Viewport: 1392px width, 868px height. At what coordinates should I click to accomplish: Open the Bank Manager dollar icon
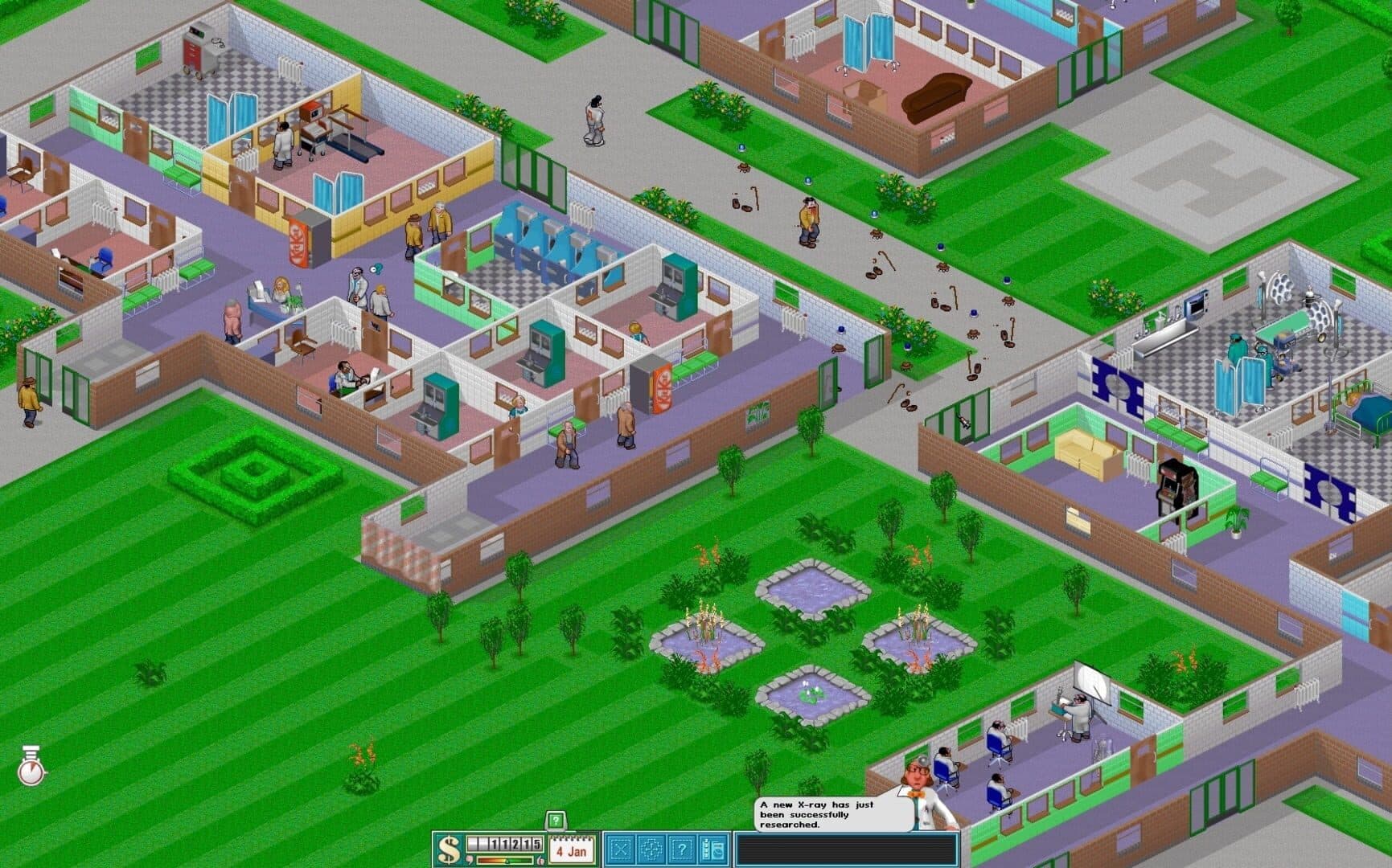point(450,848)
